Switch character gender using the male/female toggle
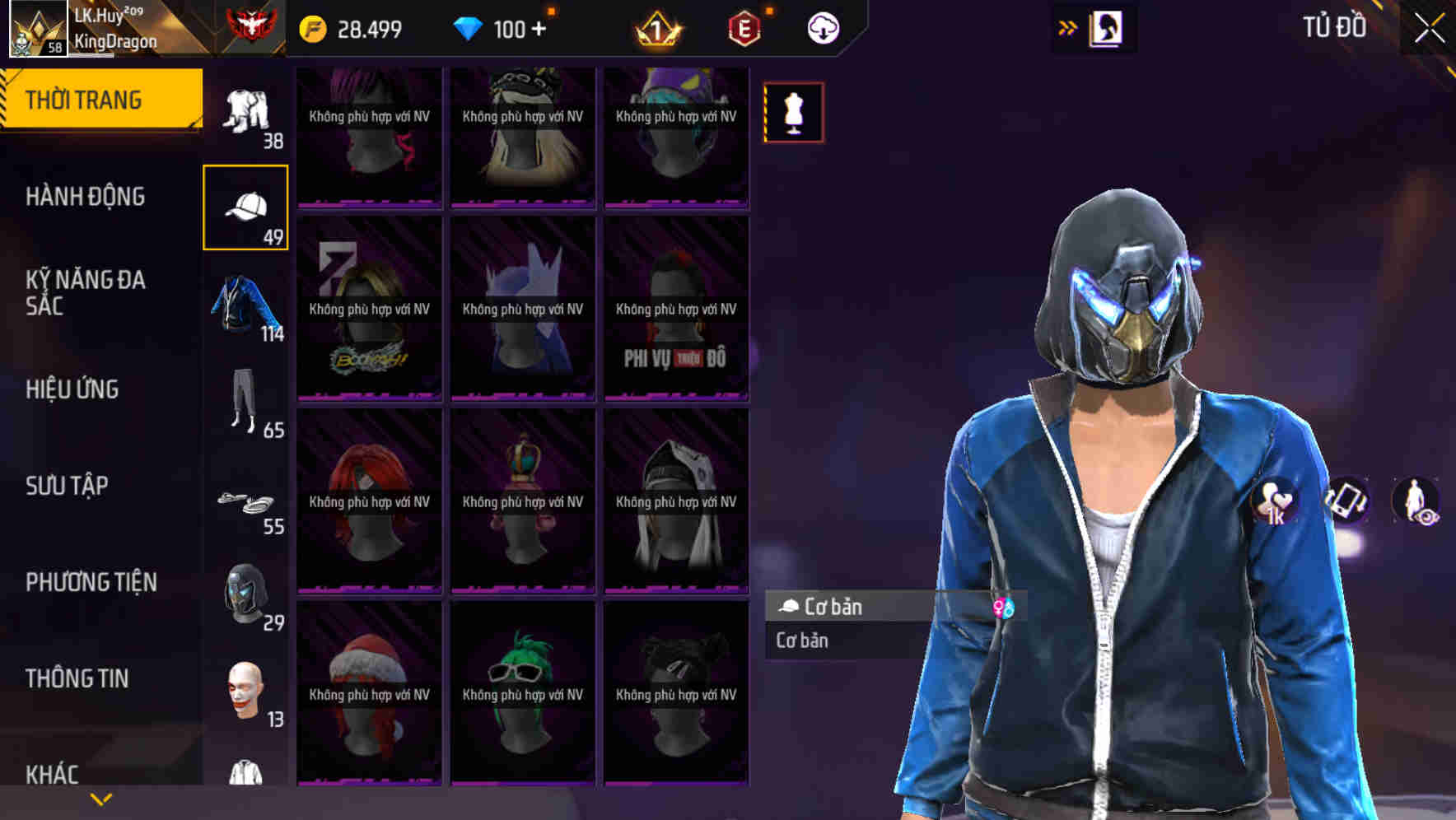 point(1004,607)
